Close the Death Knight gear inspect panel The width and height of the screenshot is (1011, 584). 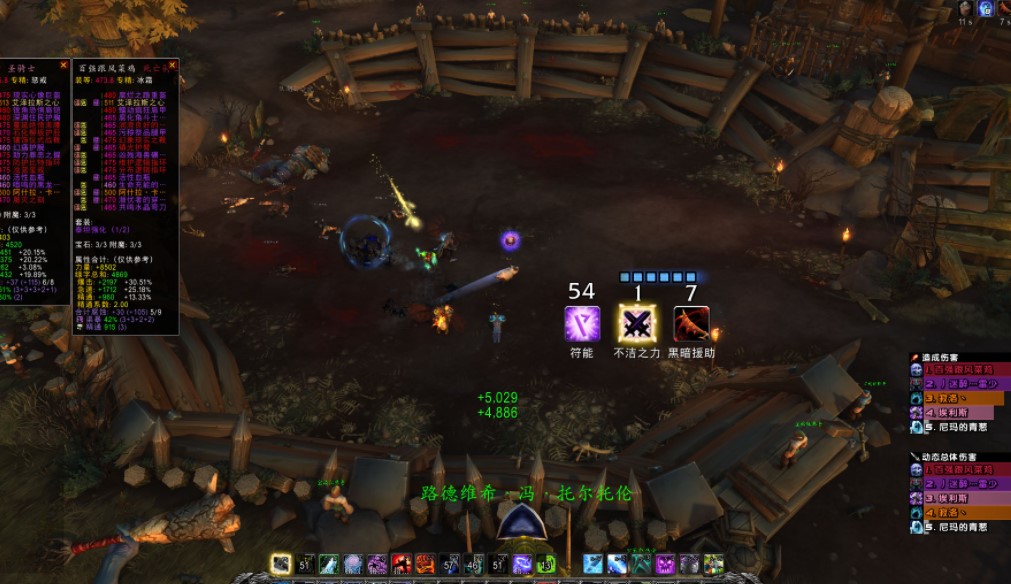point(173,66)
